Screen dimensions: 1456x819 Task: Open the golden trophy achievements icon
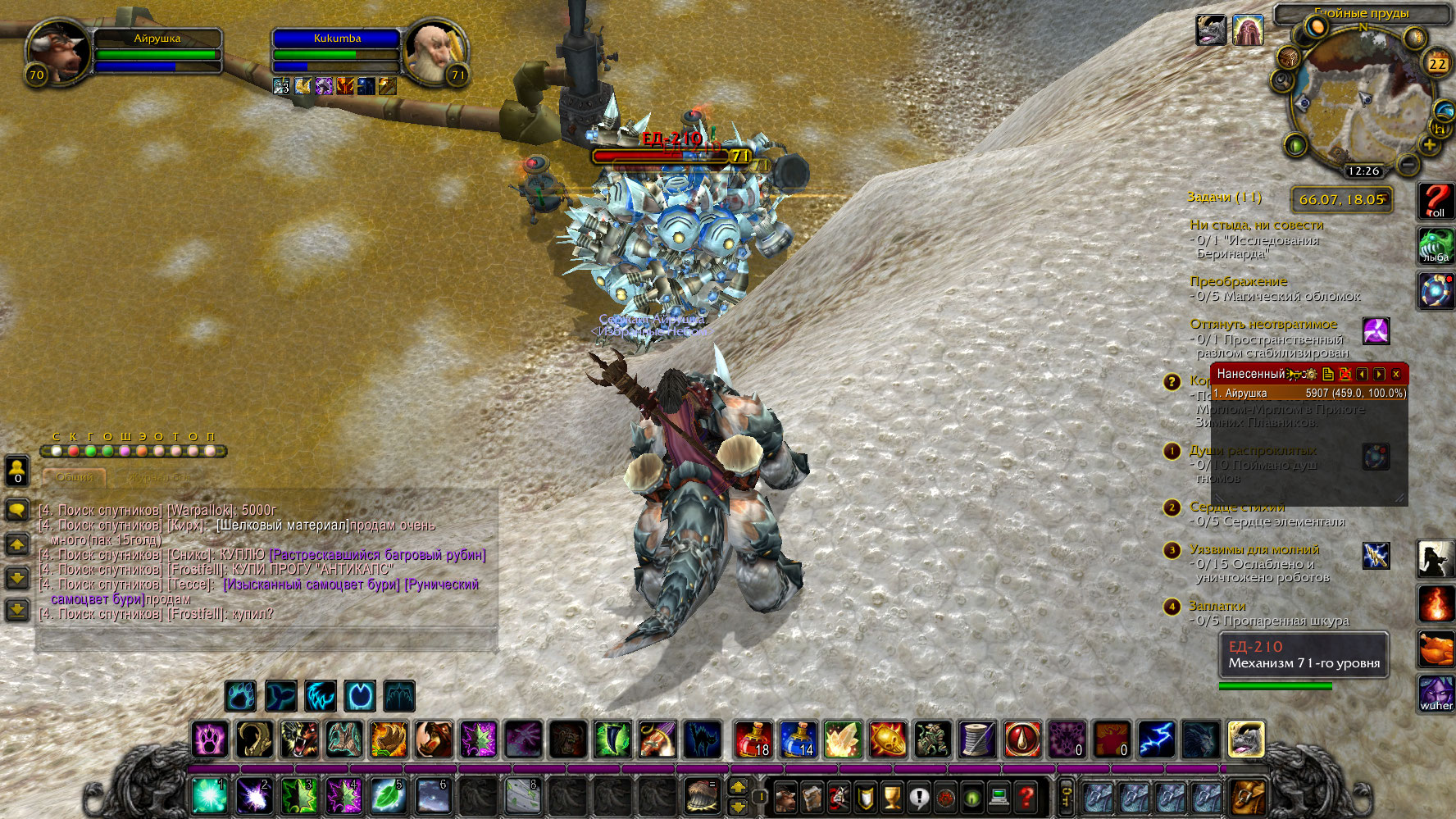(891, 796)
